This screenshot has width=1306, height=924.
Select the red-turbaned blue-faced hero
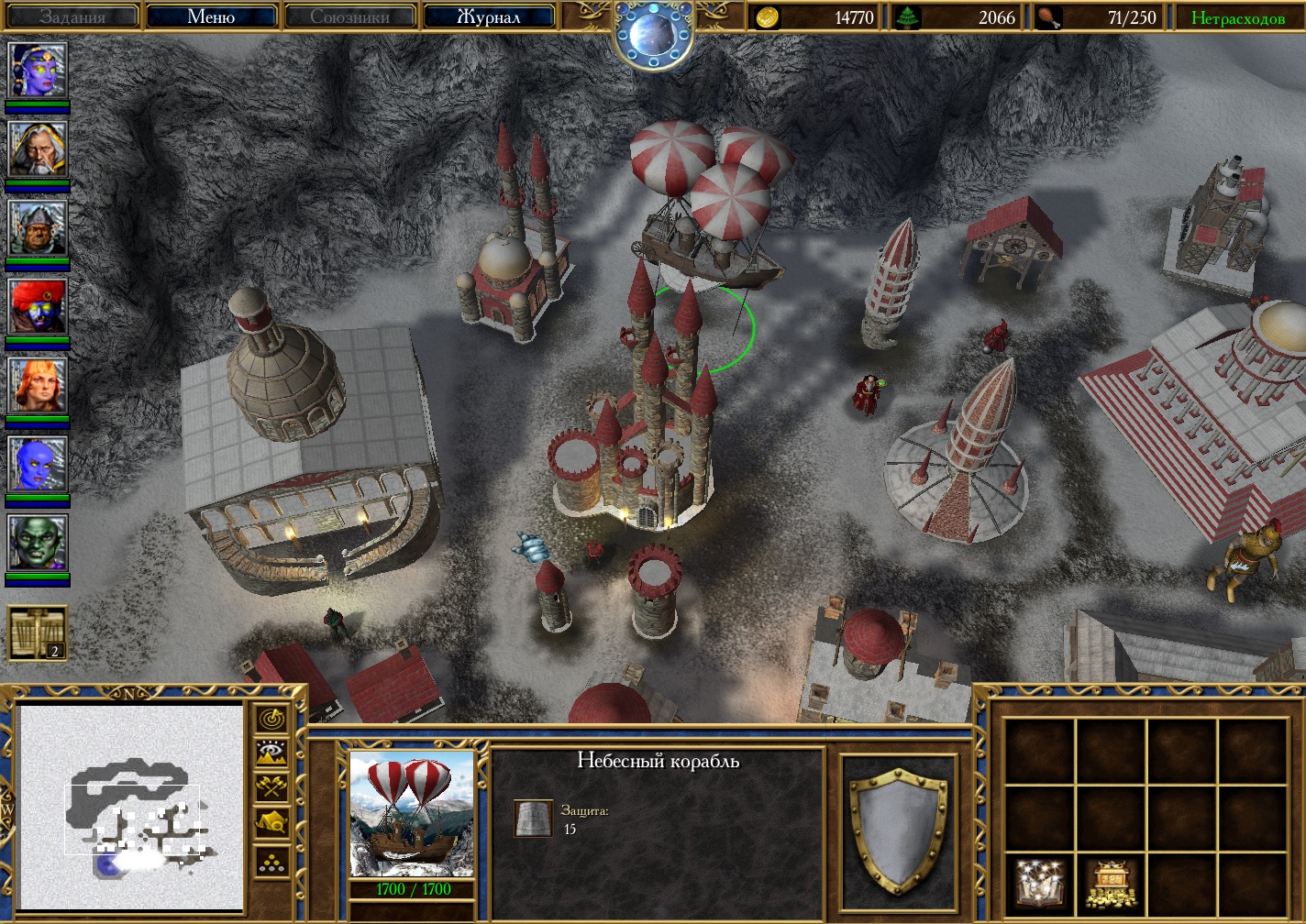(x=38, y=306)
